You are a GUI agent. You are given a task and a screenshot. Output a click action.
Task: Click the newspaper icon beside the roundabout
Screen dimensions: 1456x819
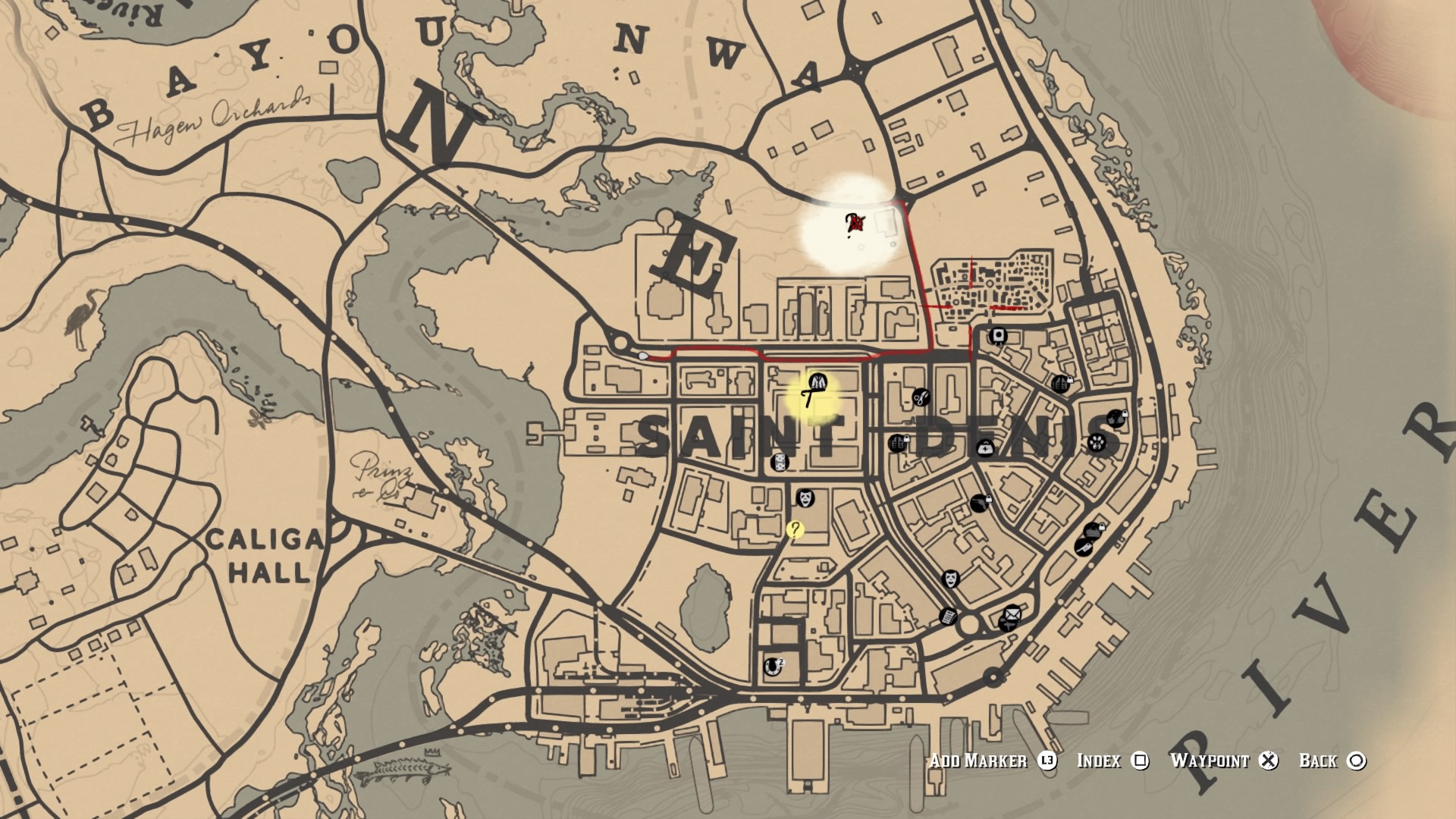948,618
